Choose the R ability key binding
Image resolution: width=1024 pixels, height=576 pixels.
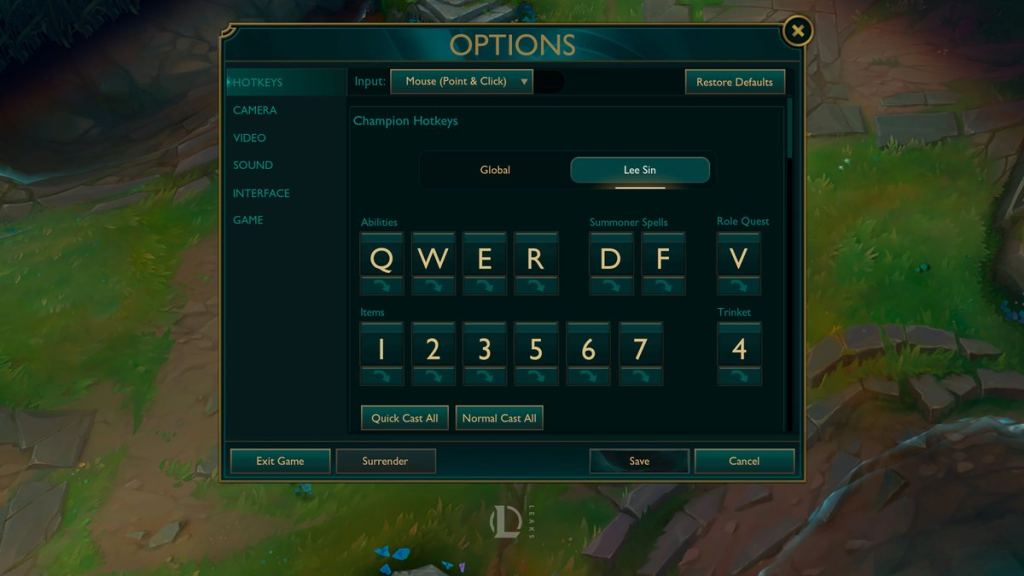point(536,259)
